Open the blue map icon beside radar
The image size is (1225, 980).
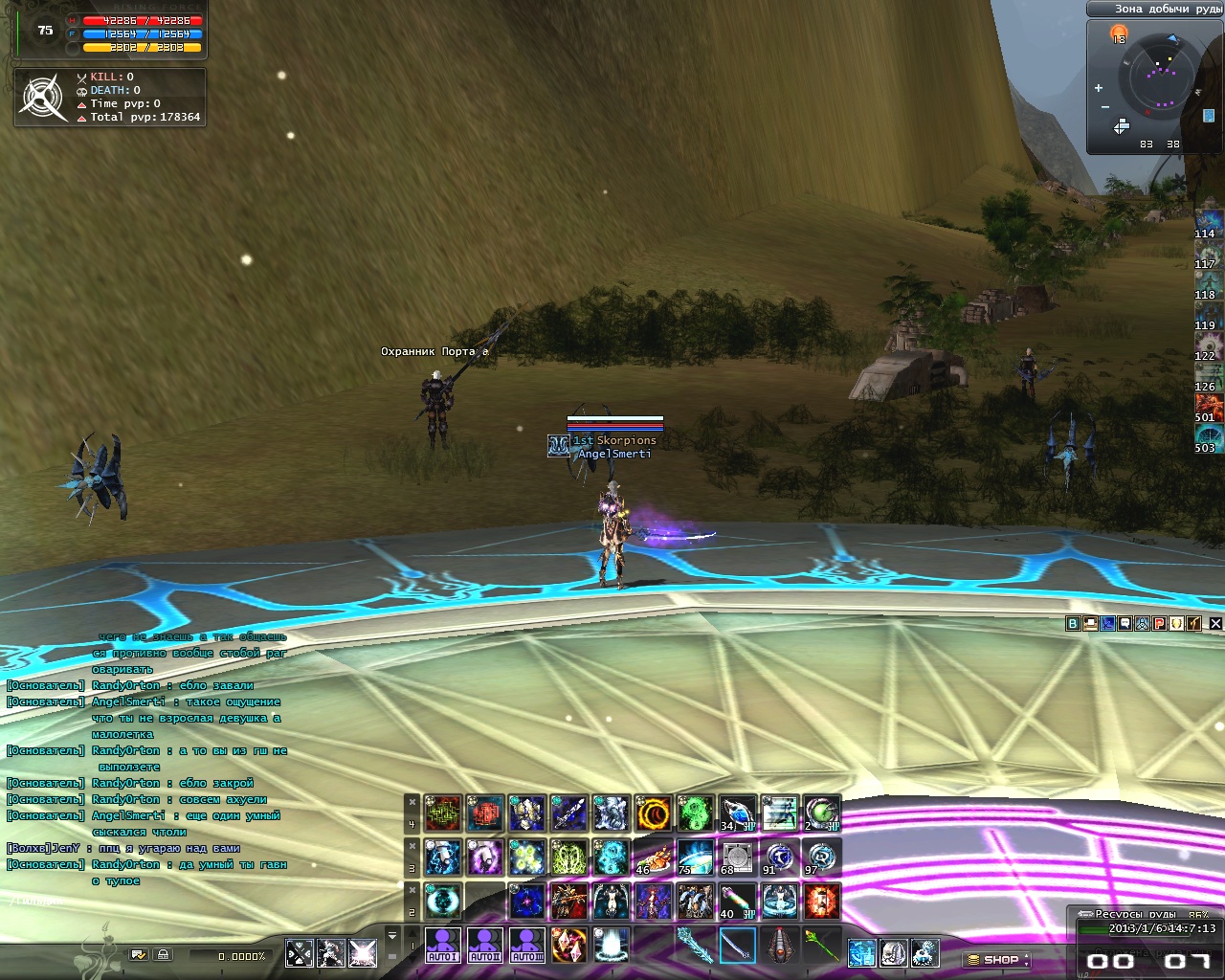click(x=1209, y=116)
